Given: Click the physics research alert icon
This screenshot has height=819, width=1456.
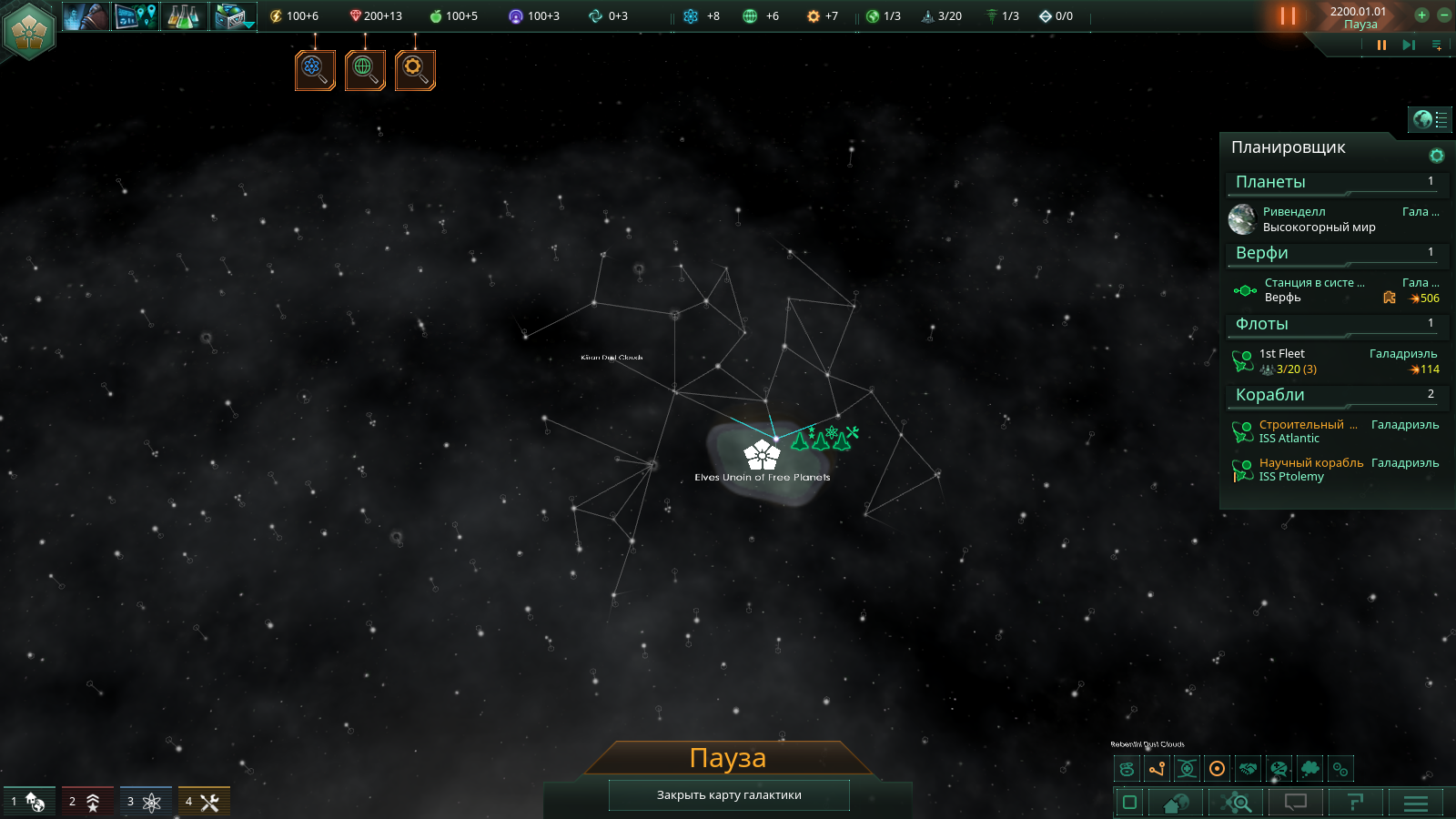Looking at the screenshot, I should pyautogui.click(x=315, y=70).
